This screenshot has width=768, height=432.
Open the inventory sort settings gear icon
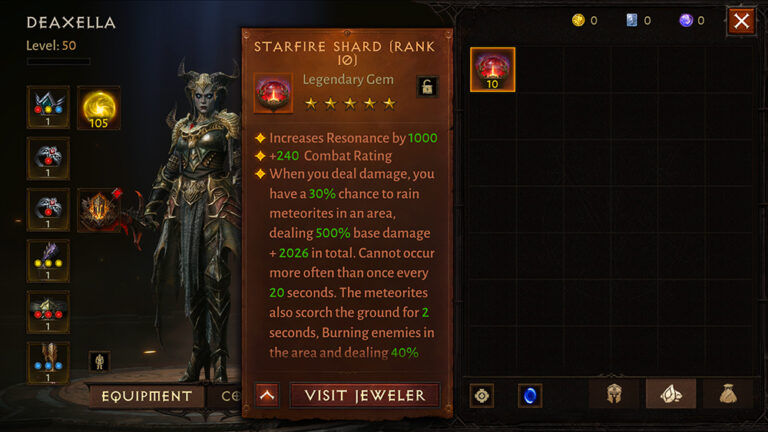pyautogui.click(x=482, y=396)
